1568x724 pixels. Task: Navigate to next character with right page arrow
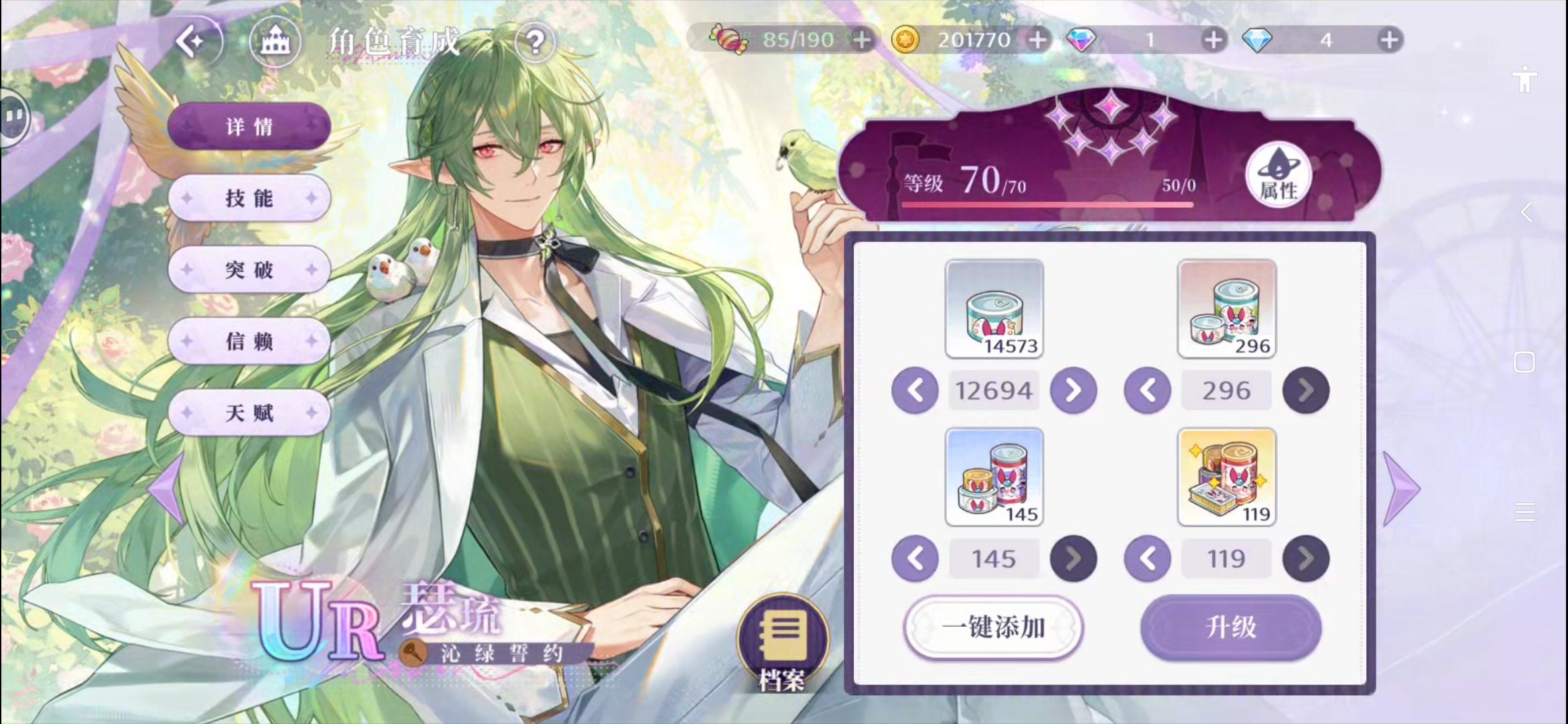1399,487
